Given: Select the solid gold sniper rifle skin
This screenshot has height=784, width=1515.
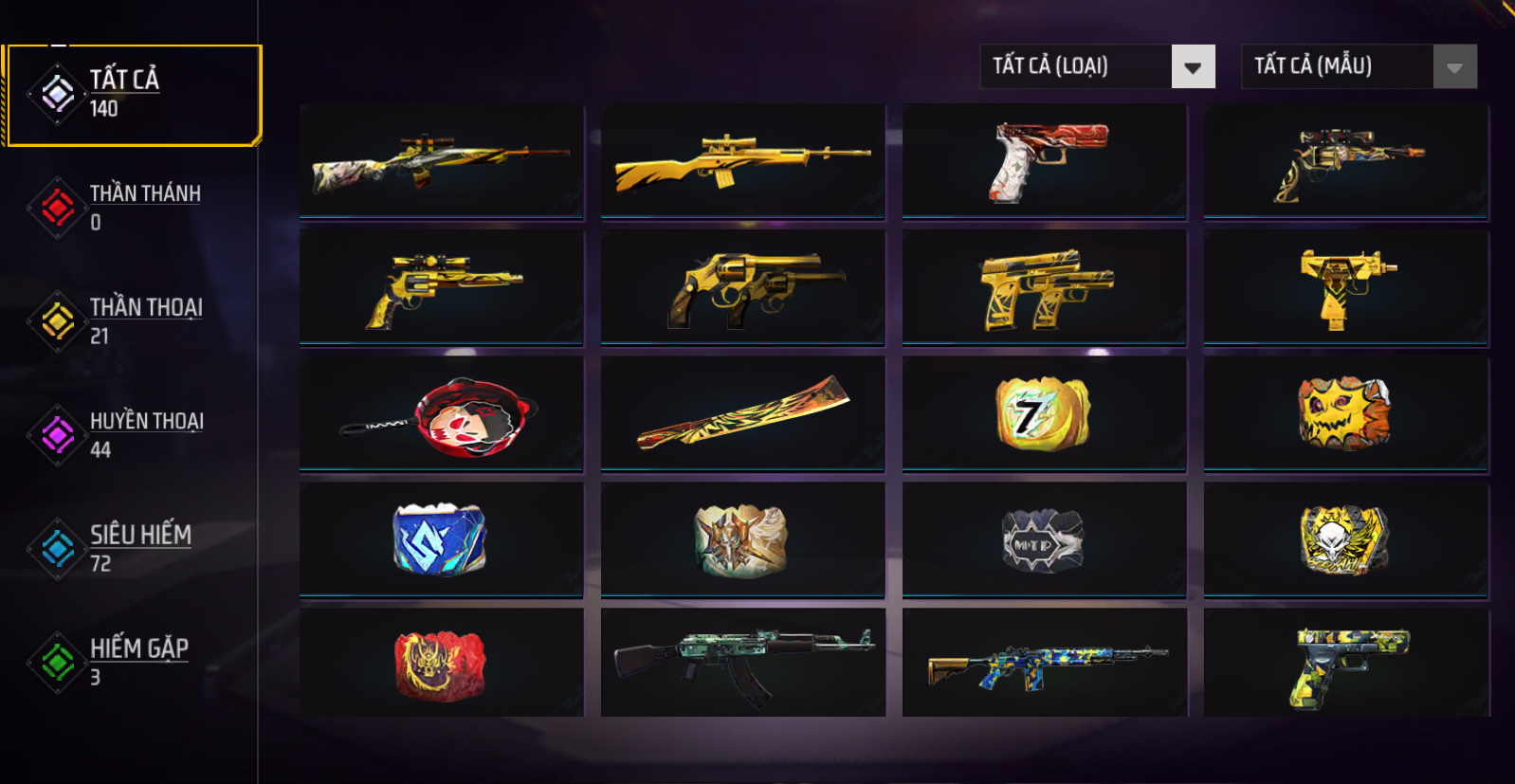Looking at the screenshot, I should click(742, 161).
